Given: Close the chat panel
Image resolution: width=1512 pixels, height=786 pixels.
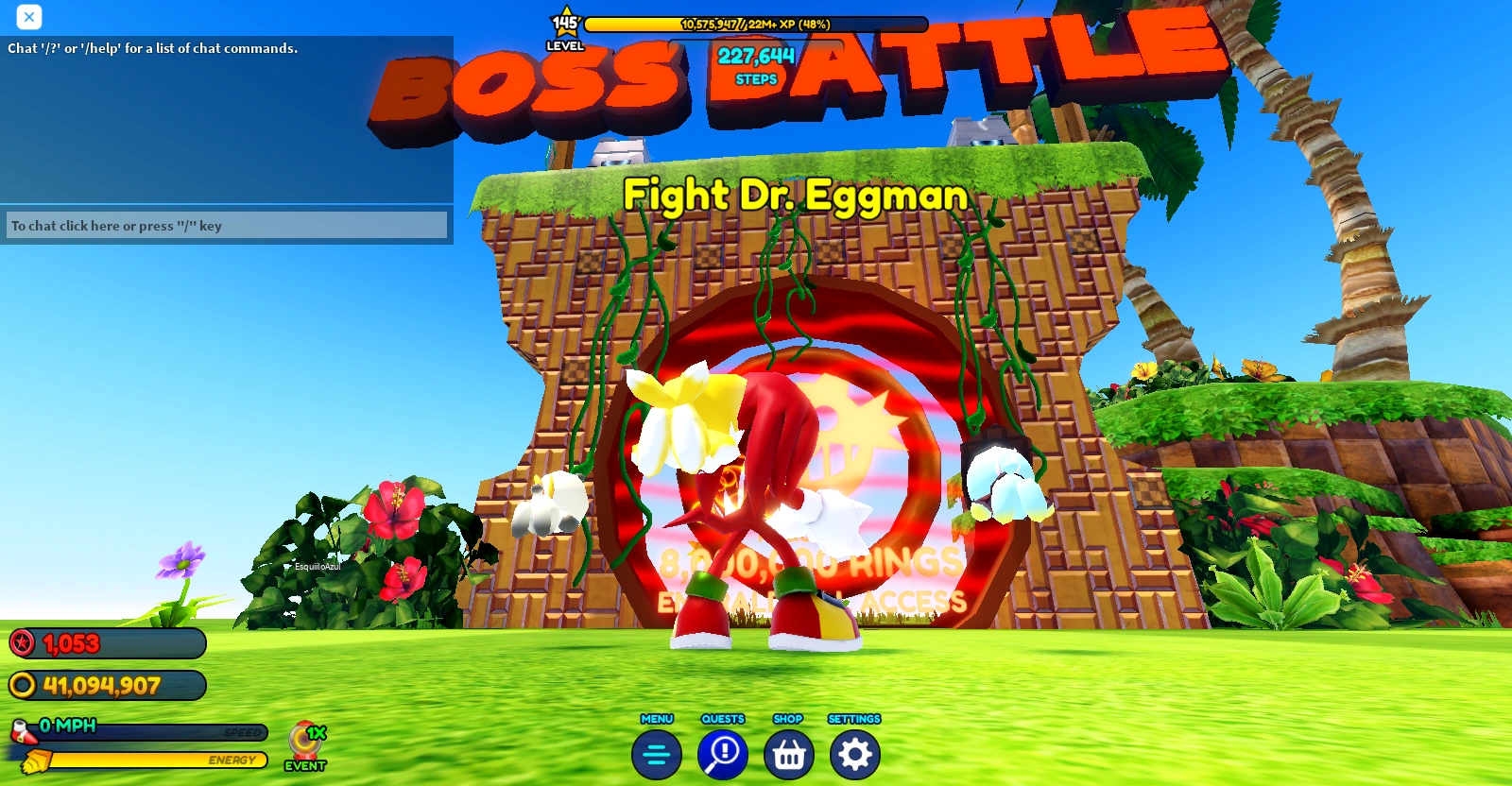Looking at the screenshot, I should point(27,17).
